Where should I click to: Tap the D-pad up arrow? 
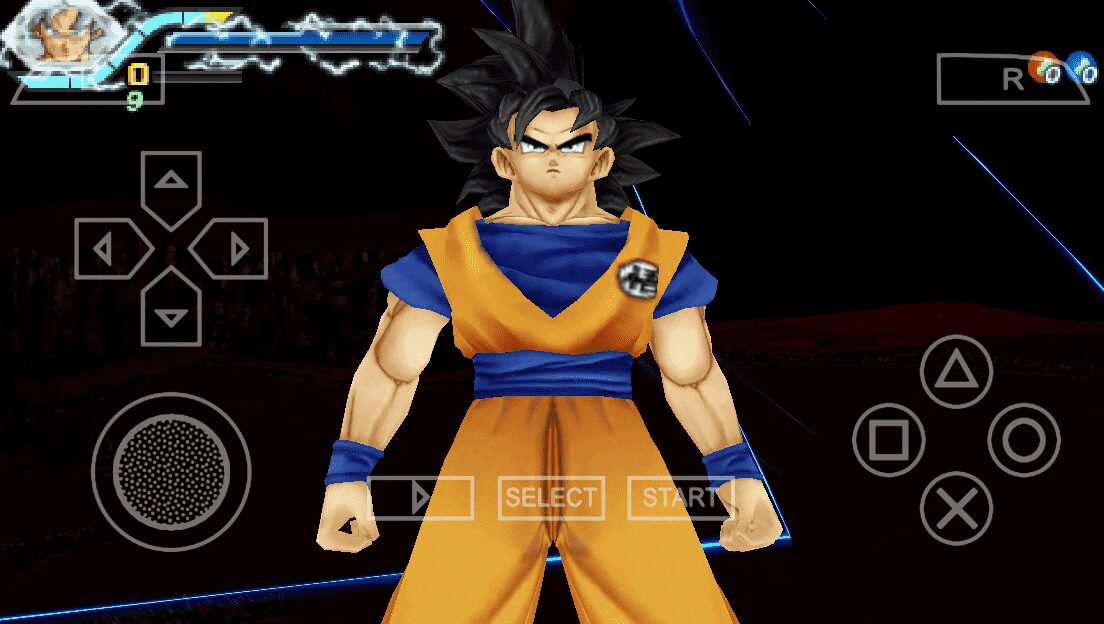(172, 183)
